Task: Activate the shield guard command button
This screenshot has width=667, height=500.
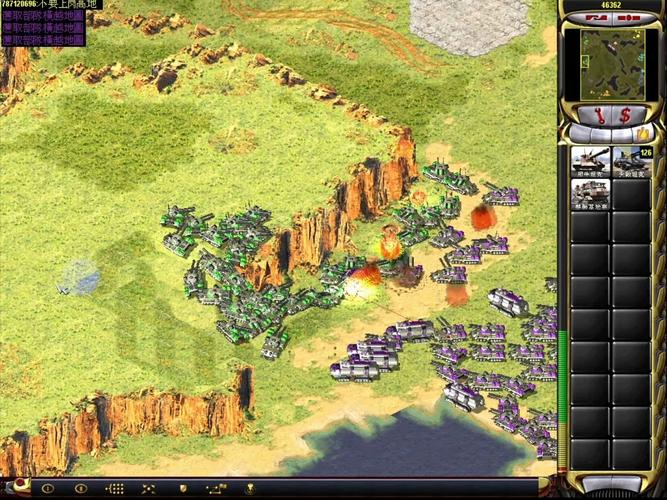Action: pyautogui.click(x=181, y=489)
